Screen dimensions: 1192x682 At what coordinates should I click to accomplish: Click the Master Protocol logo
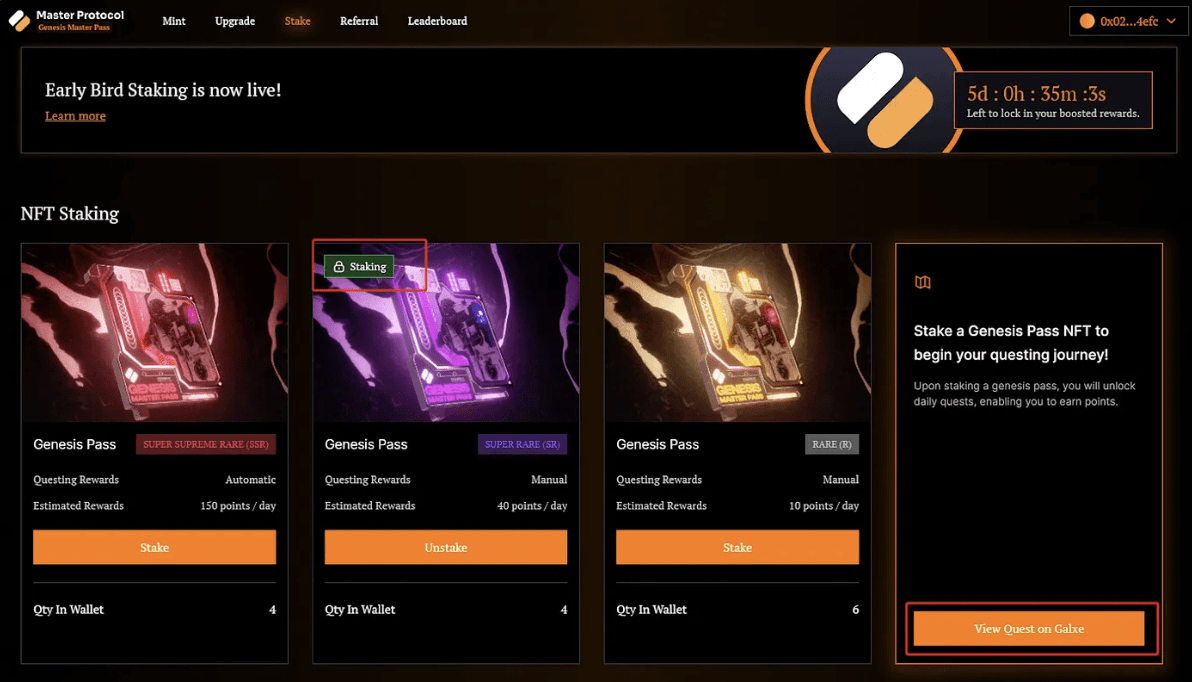pyautogui.click(x=66, y=20)
